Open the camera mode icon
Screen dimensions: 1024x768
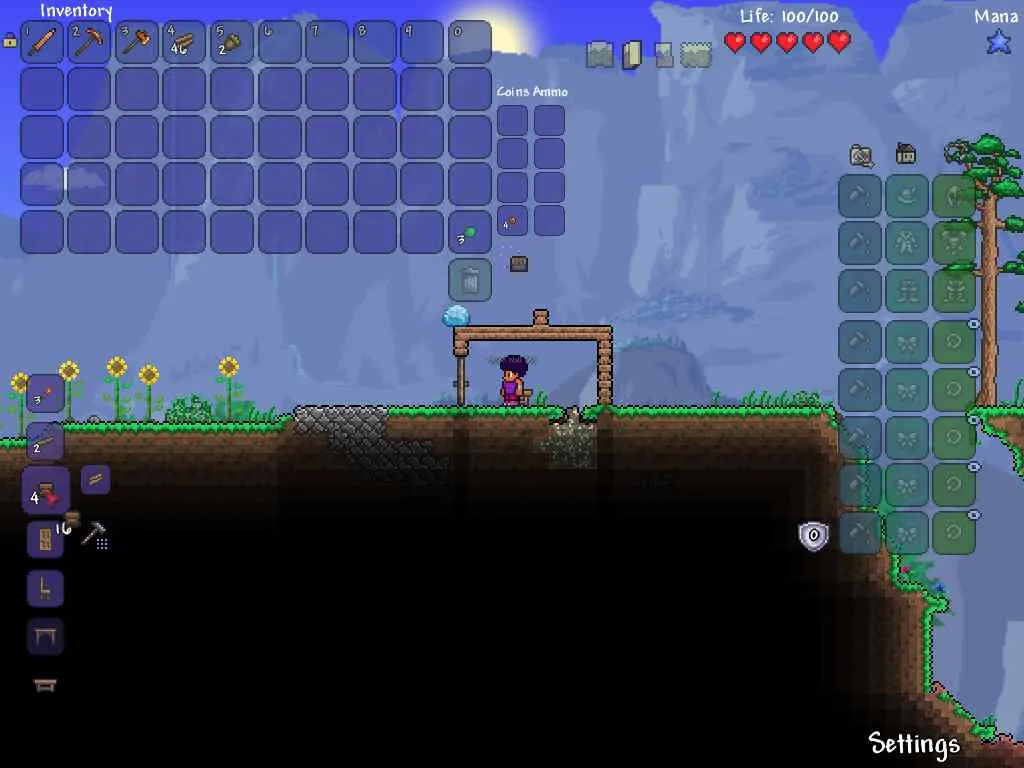[x=860, y=155]
